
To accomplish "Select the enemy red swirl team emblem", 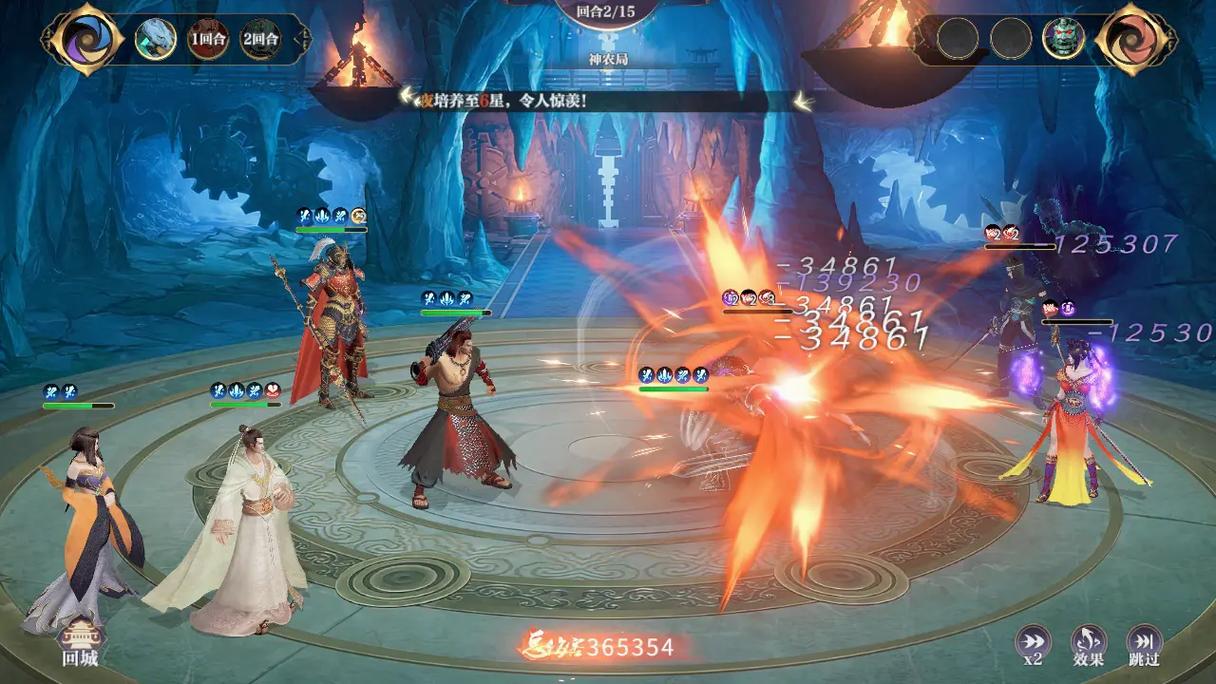I will click(x=1135, y=39).
